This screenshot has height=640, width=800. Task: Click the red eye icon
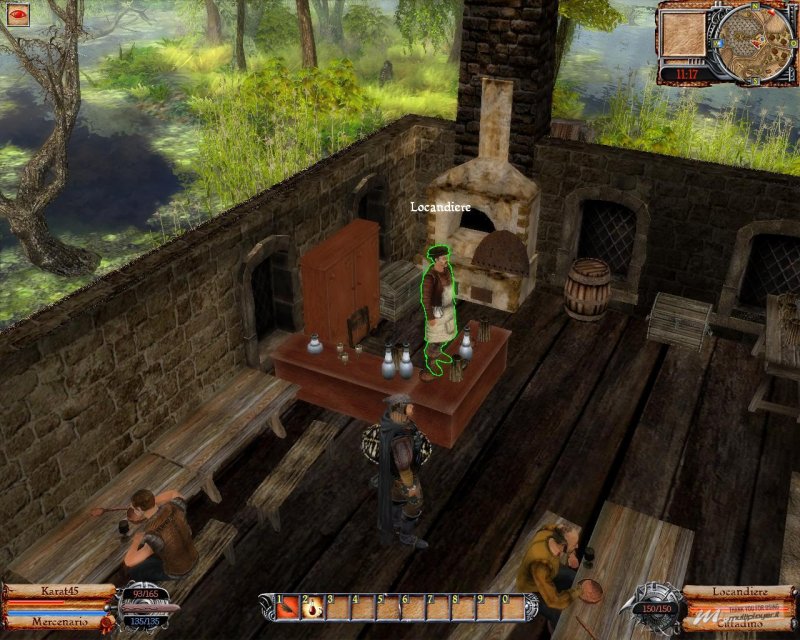[x=18, y=16]
